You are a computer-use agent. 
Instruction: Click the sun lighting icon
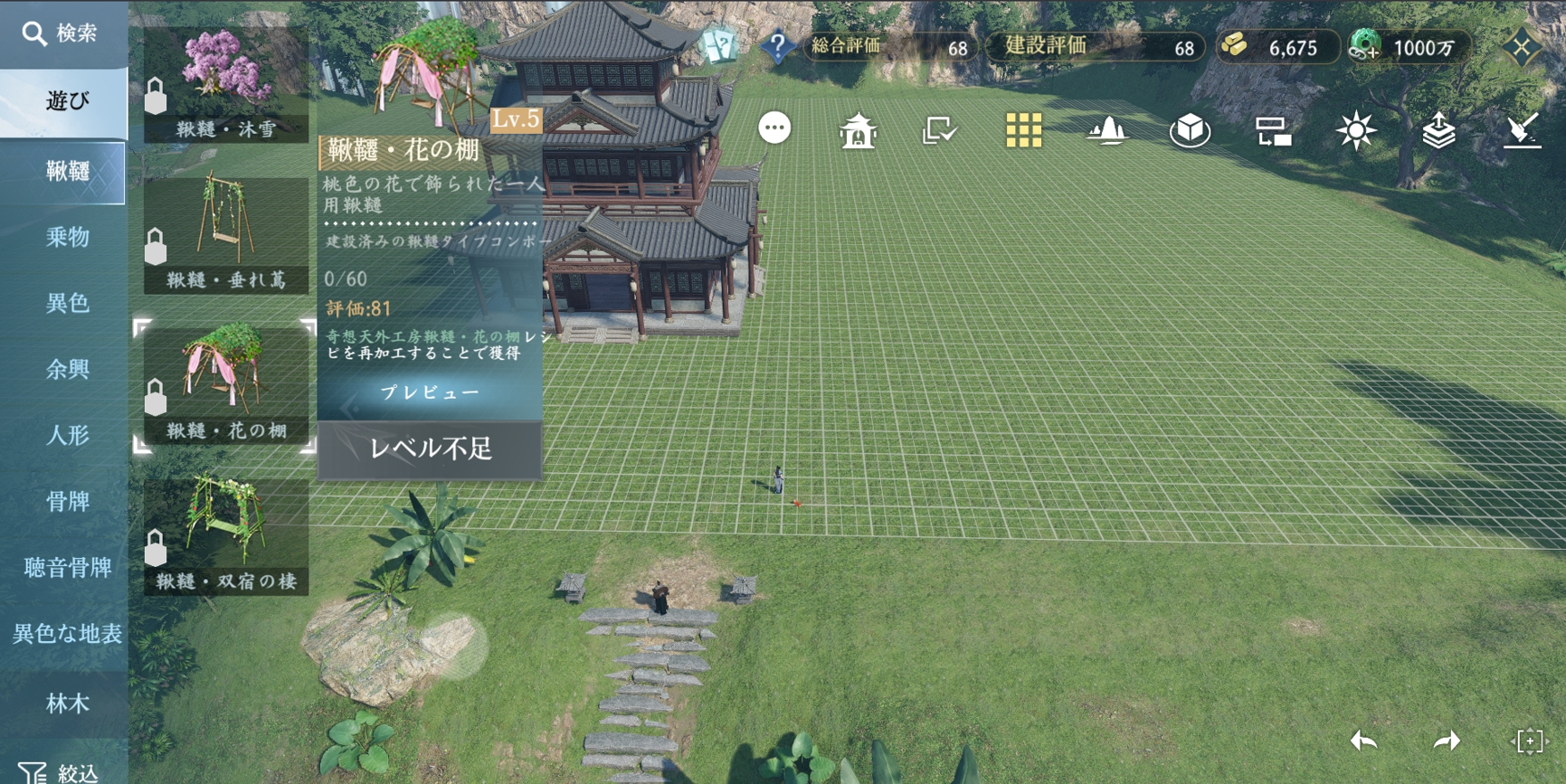(1355, 131)
